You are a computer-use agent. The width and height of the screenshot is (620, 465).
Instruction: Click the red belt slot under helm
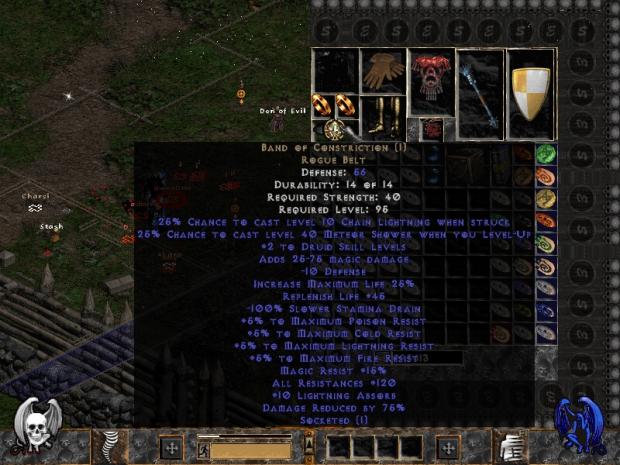pyautogui.click(x=431, y=128)
